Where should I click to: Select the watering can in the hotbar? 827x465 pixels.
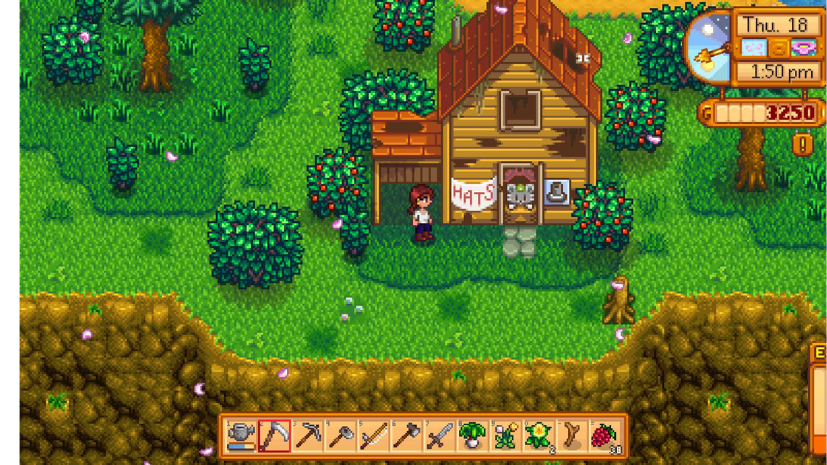click(241, 435)
